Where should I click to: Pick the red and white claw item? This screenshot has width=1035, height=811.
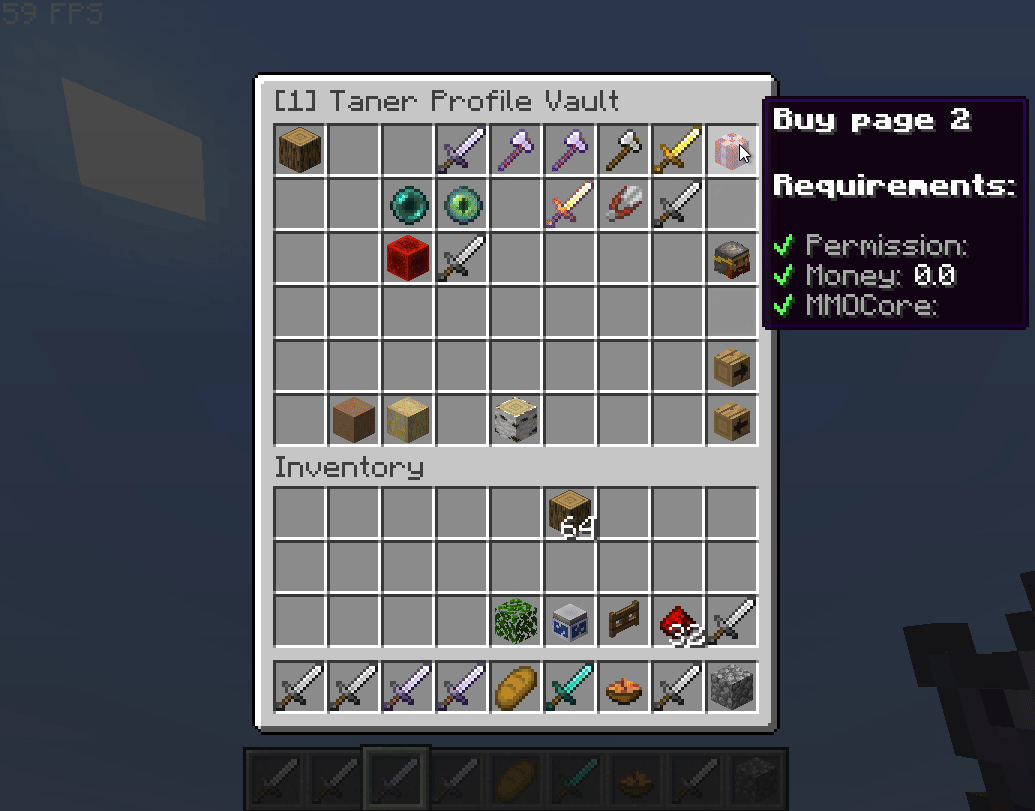(623, 205)
